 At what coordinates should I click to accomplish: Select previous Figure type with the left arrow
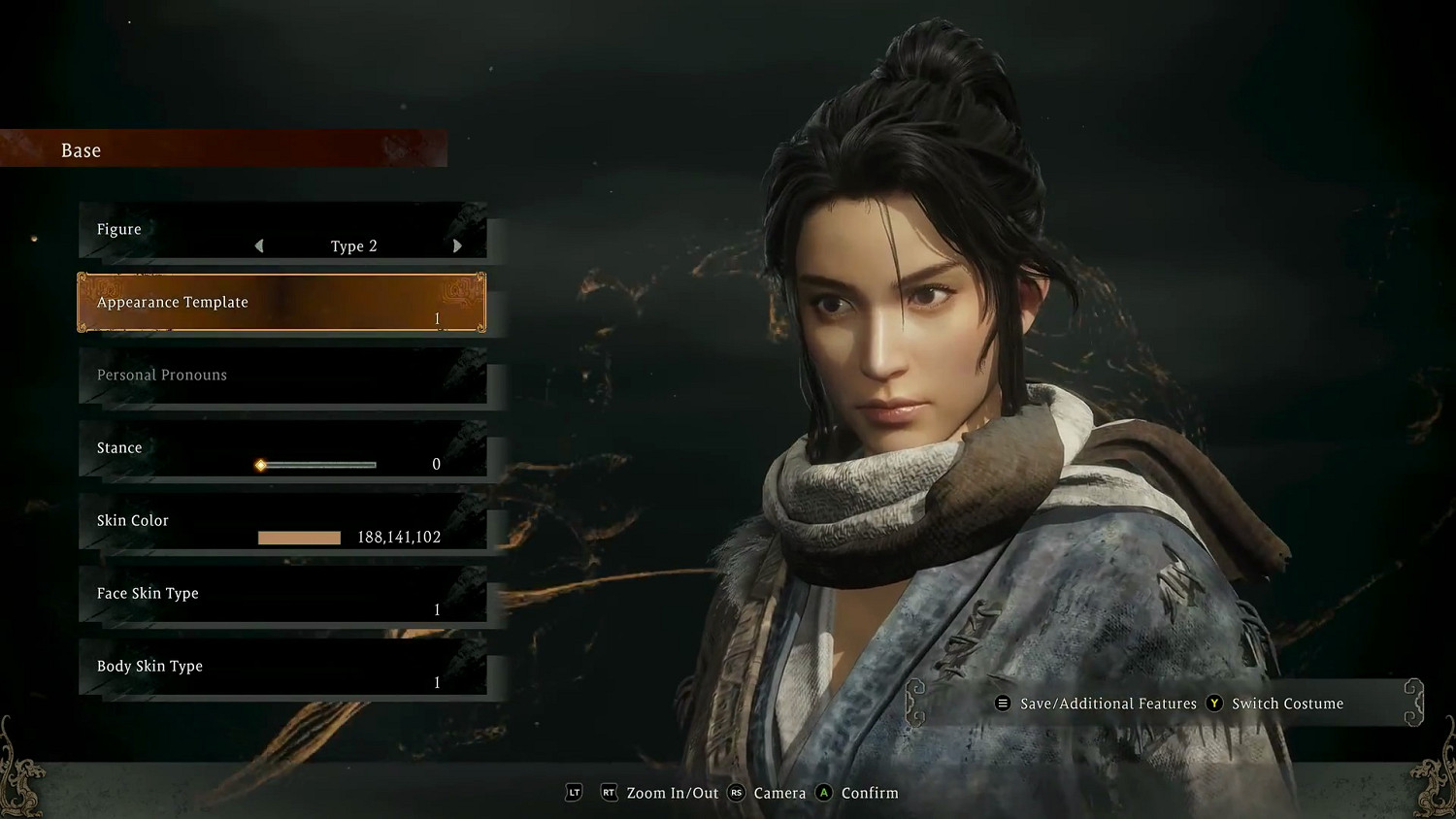tap(259, 246)
